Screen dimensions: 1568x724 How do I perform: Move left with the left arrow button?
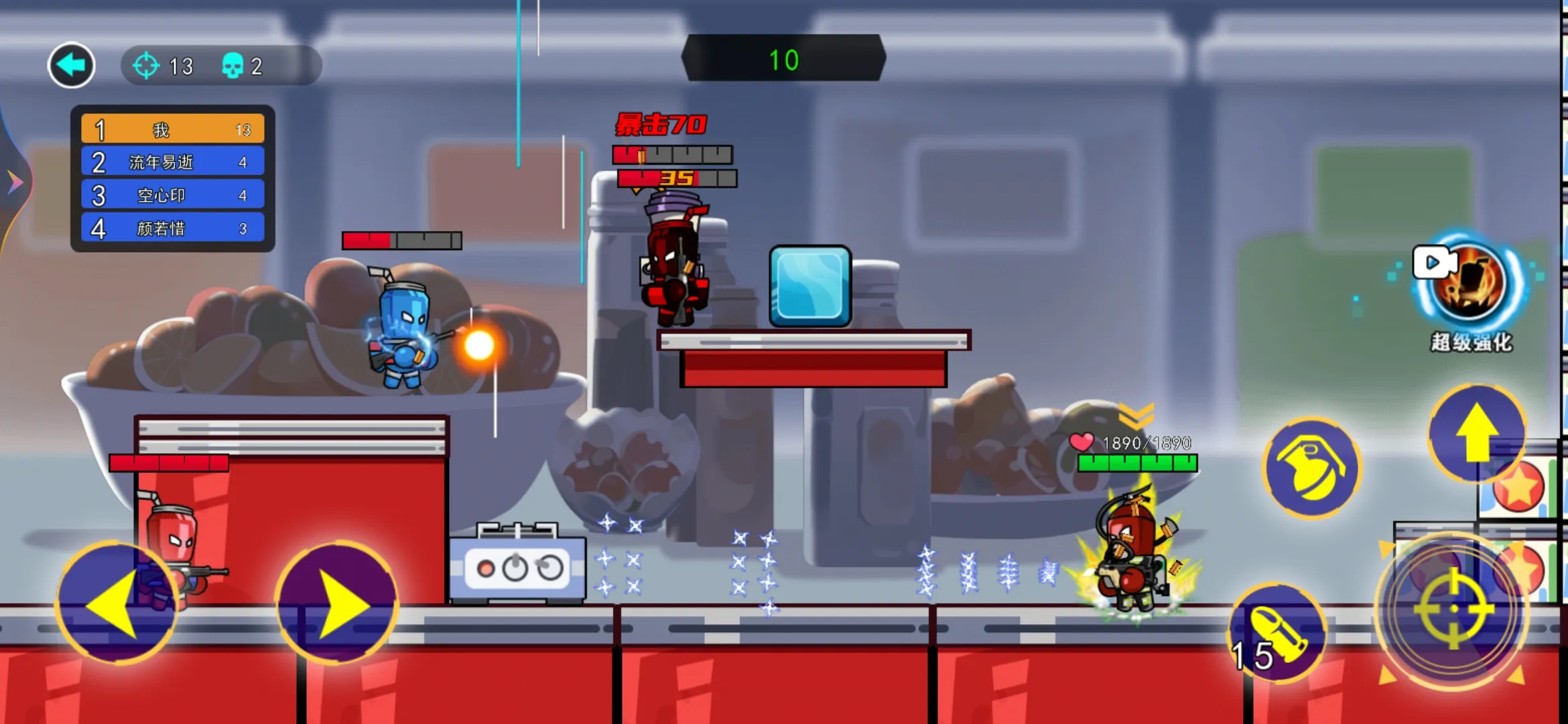116,603
